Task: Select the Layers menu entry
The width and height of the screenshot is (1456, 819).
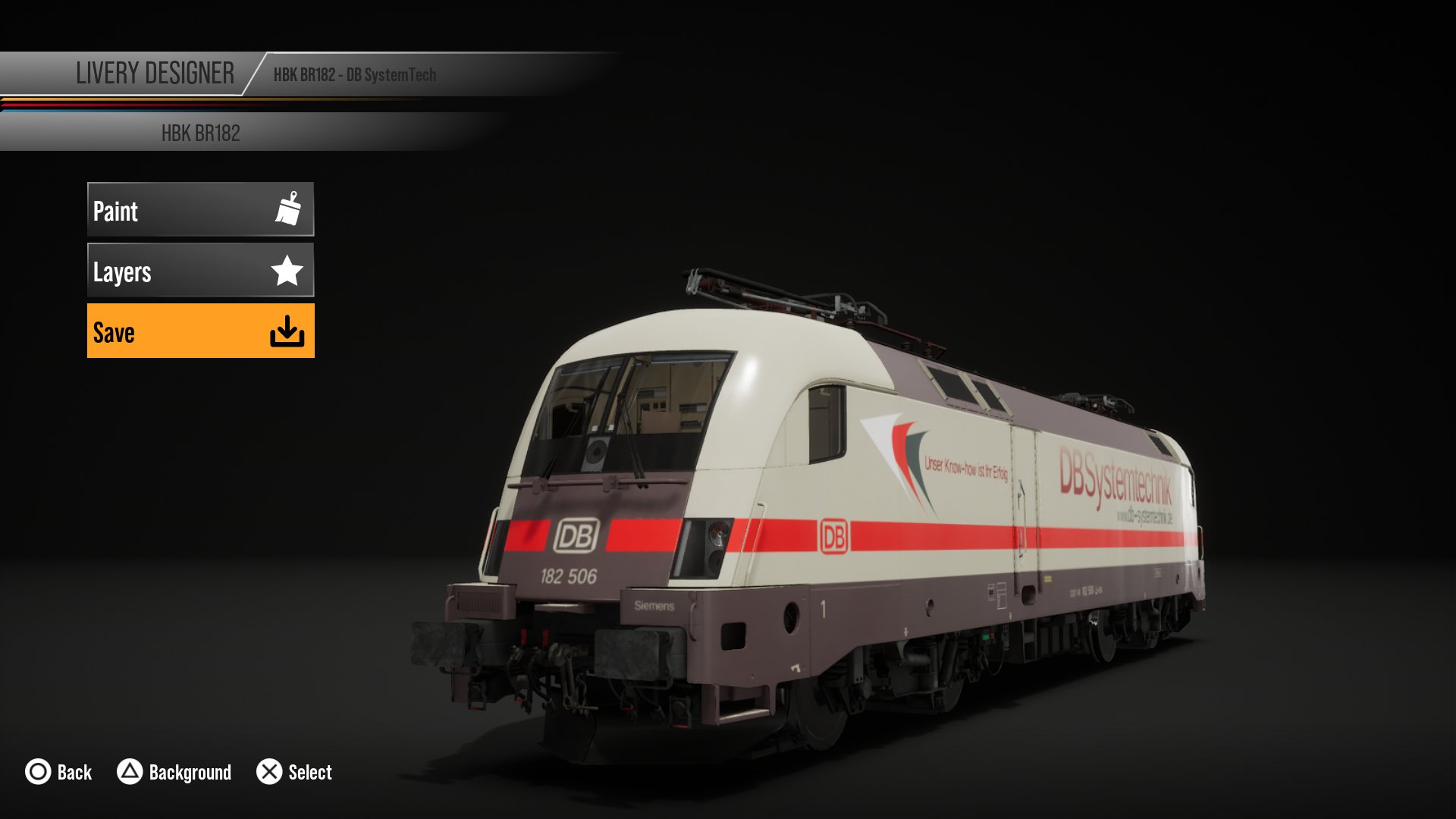Action: click(200, 270)
